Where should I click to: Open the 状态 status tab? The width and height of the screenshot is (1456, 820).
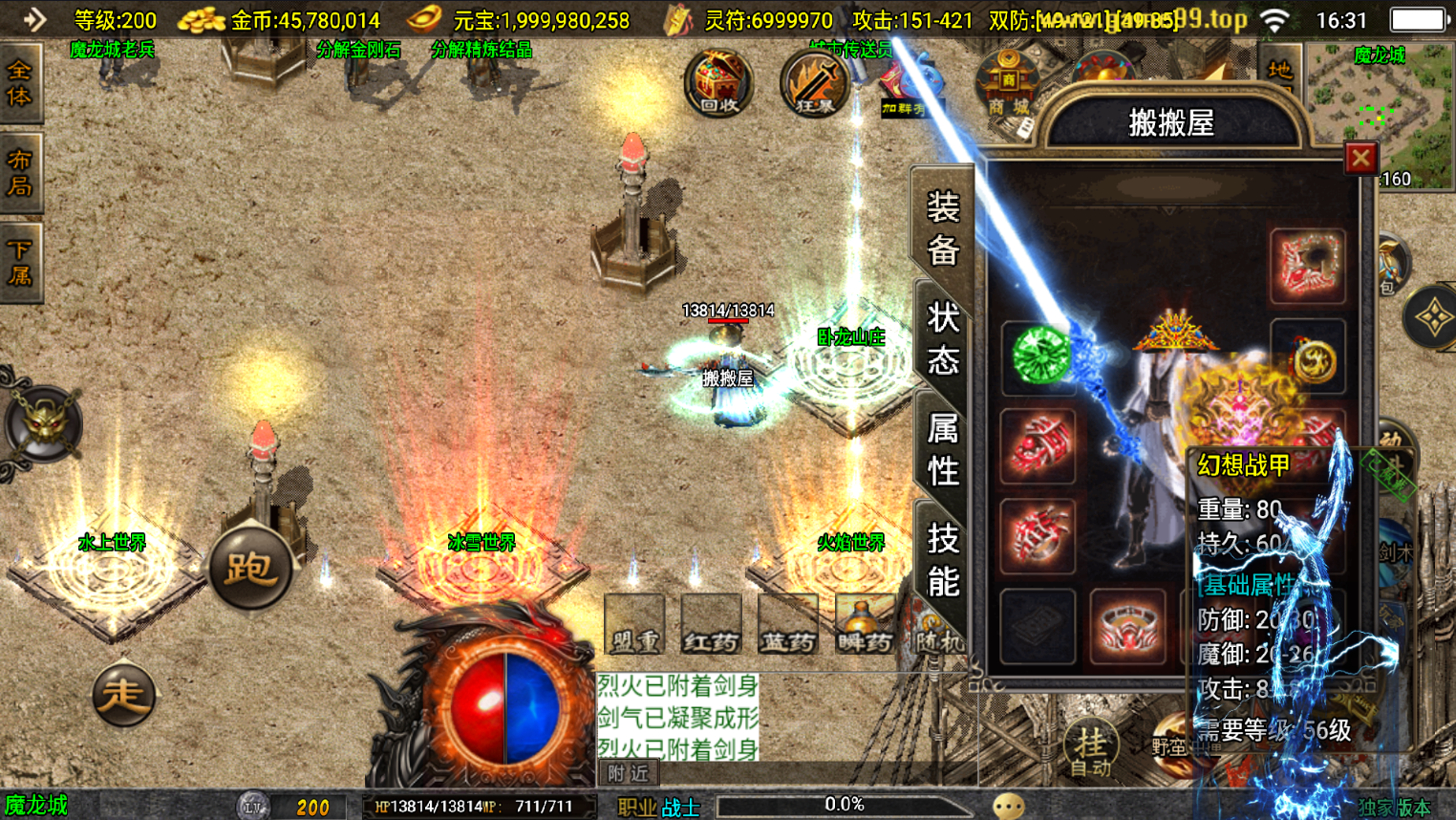coord(942,339)
